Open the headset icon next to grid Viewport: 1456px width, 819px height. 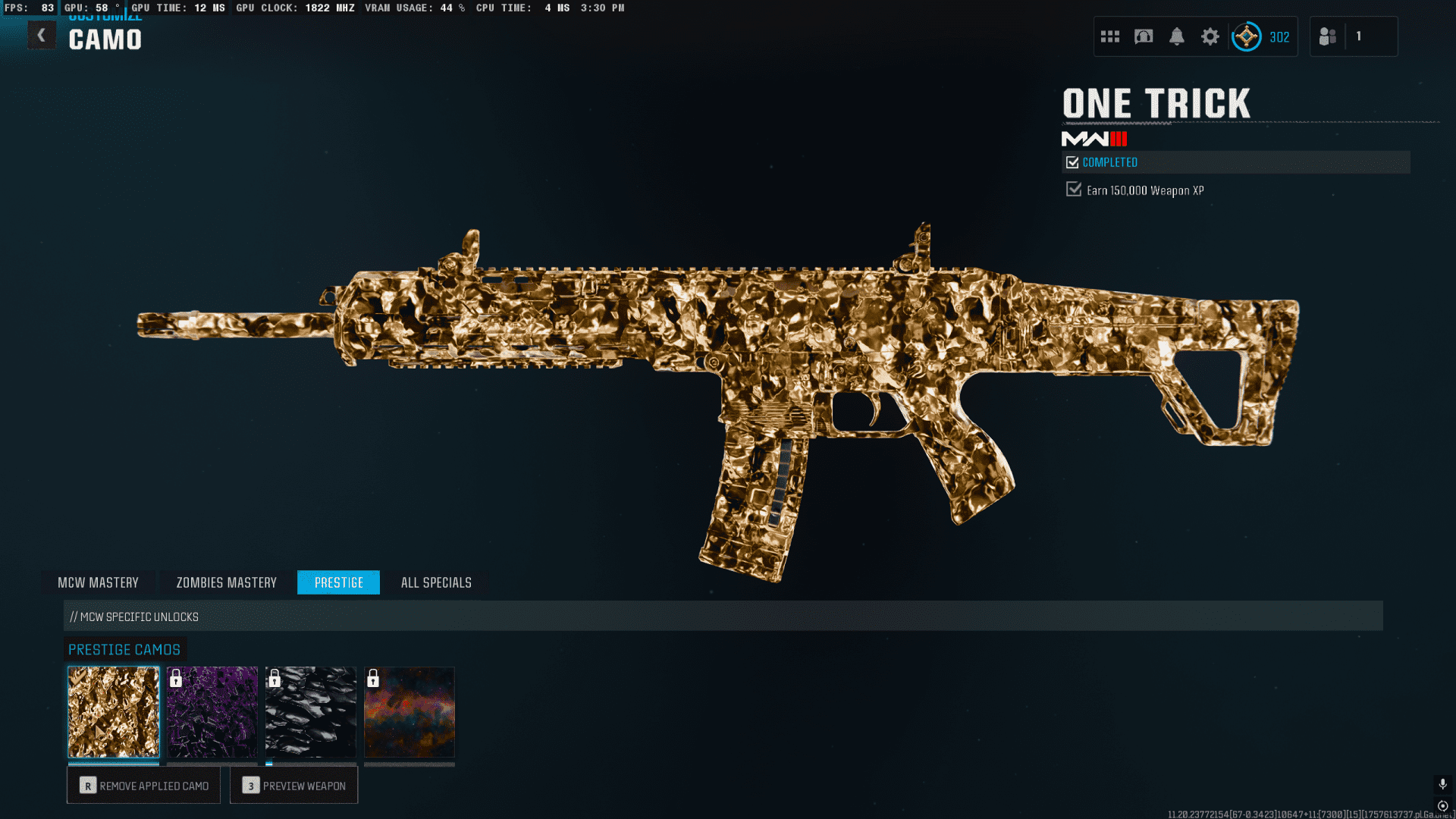click(x=1144, y=36)
